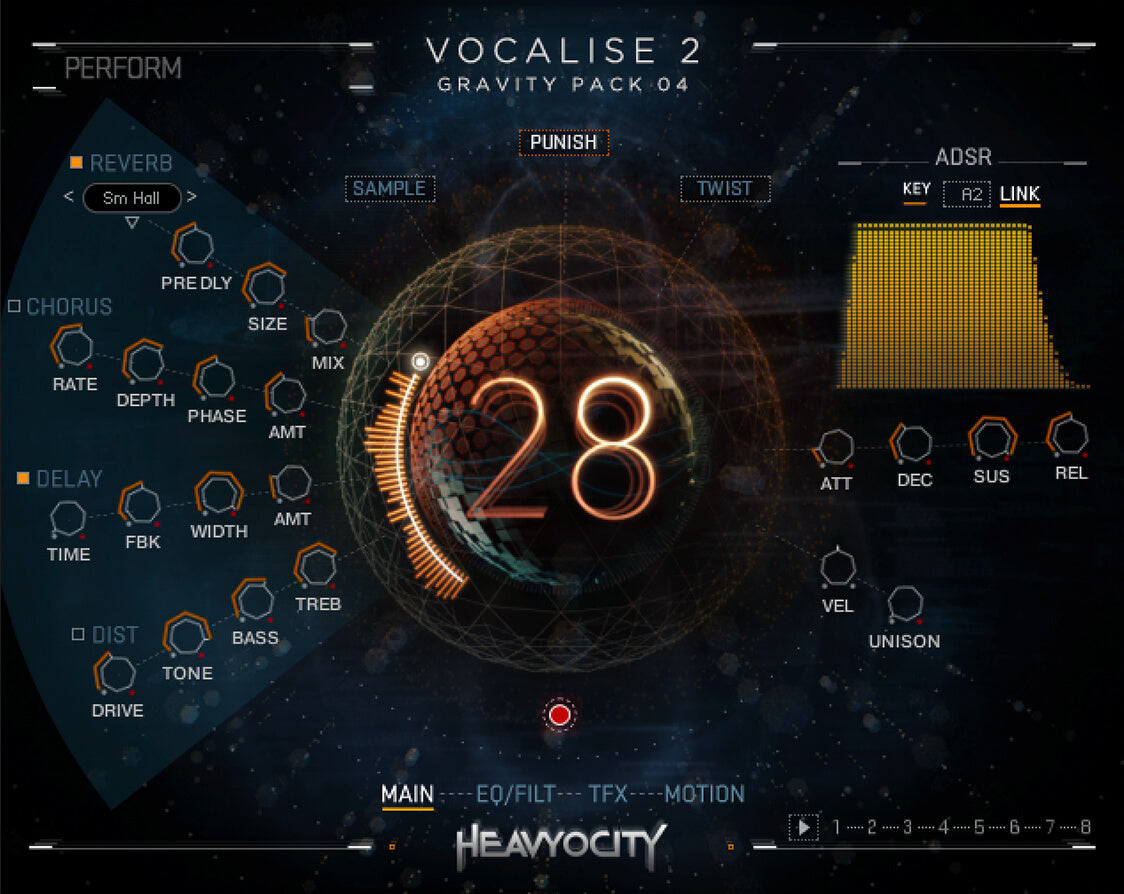Open the TFX page
The height and width of the screenshot is (894, 1124).
pyautogui.click(x=608, y=794)
